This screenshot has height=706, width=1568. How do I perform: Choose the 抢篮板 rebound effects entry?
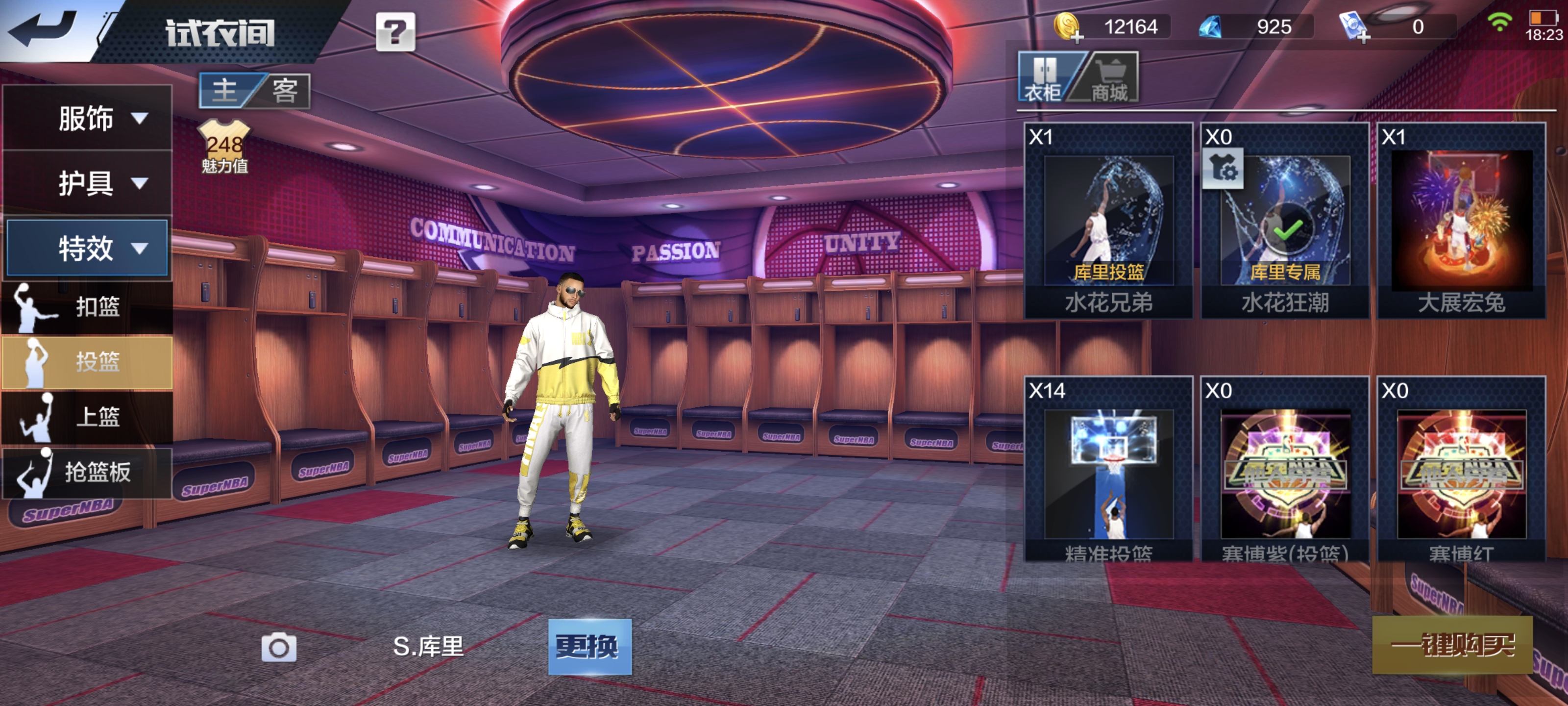88,472
